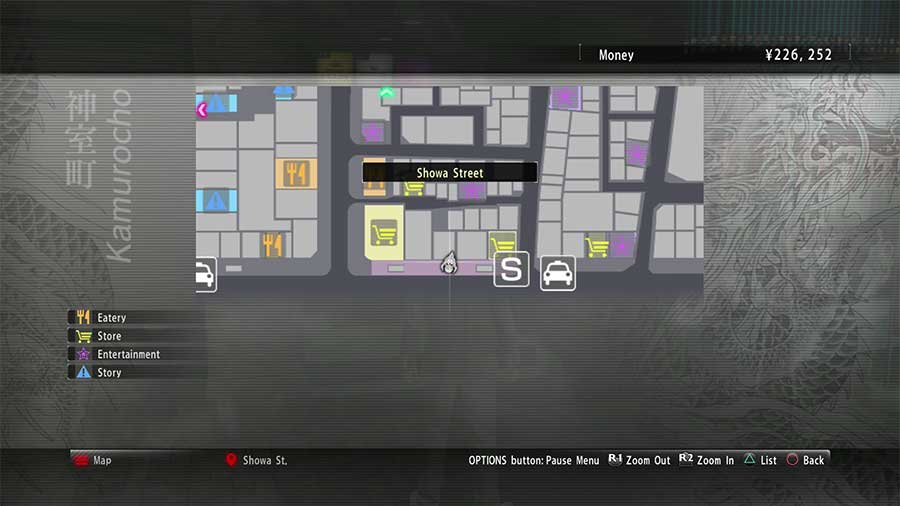900x506 pixels.
Task: Click the pink left-arrow marker at map edge
Action: click(202, 110)
